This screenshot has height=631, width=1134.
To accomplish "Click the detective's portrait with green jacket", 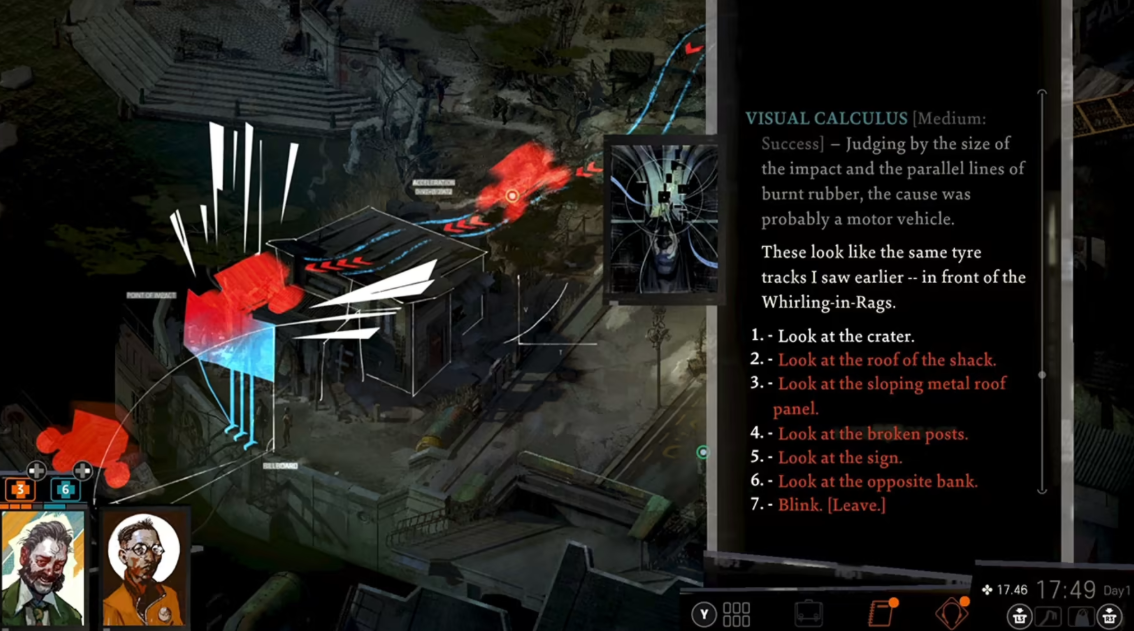I will coord(43,570).
